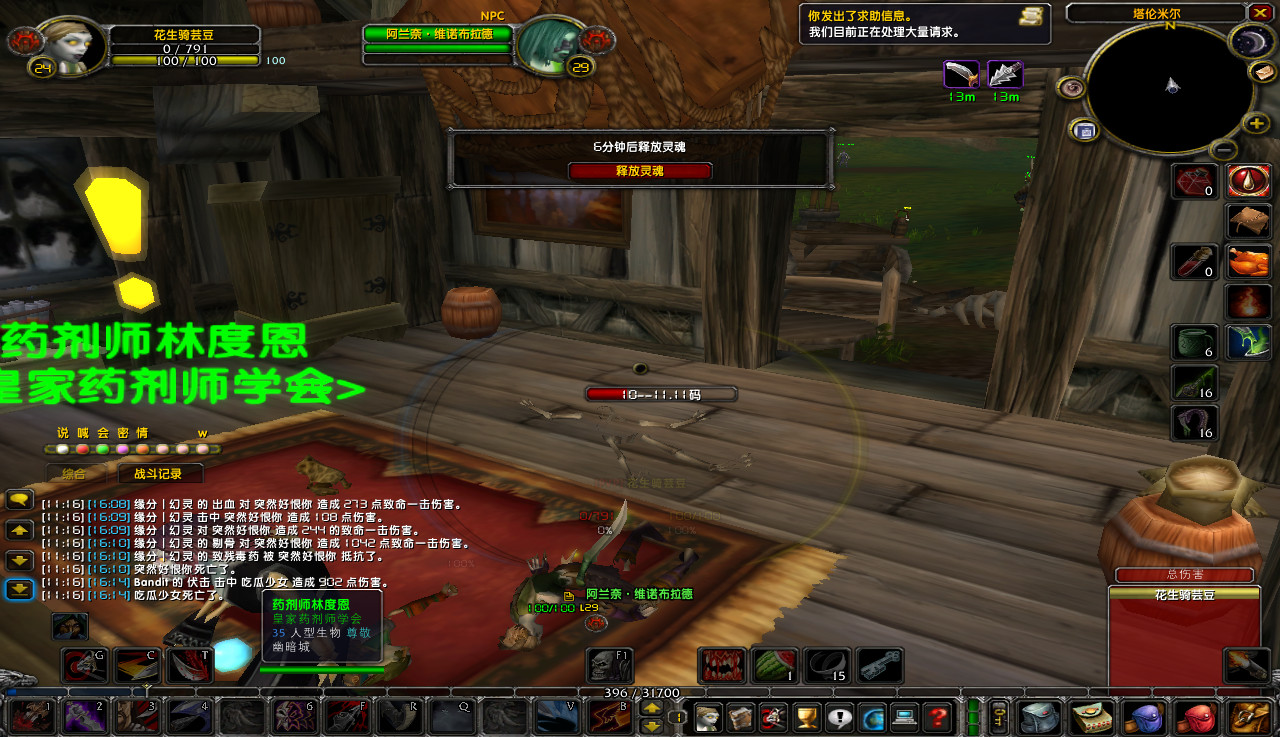This screenshot has height=737, width=1280.
Task: Open the world map globe icon
Action: [x=871, y=716]
